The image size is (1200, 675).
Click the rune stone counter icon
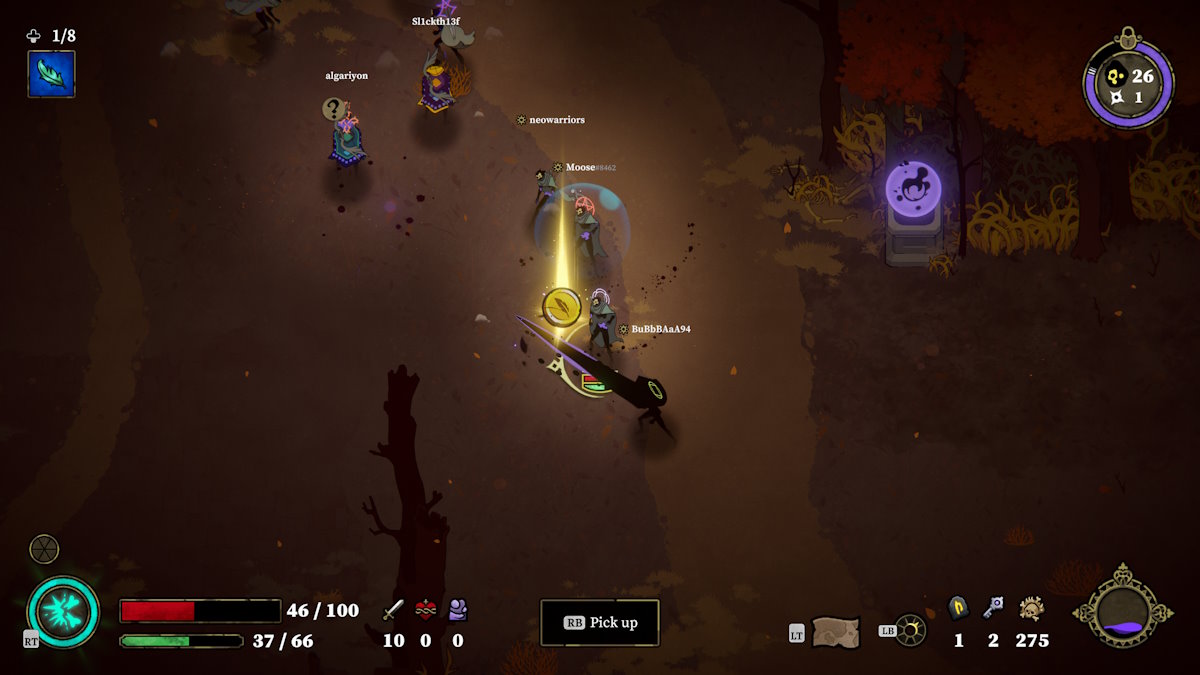pyautogui.click(x=958, y=608)
